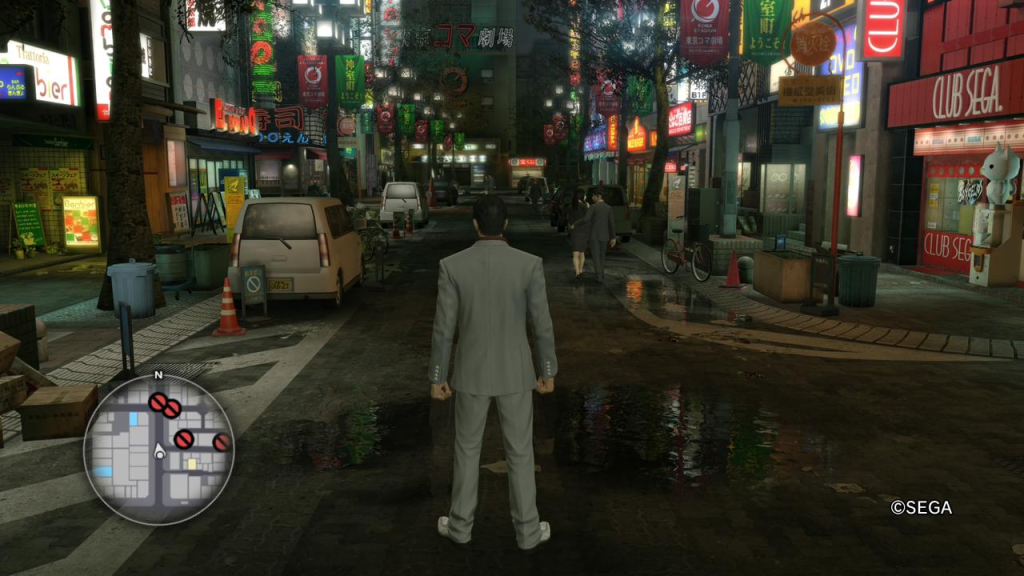Image resolution: width=1024 pixels, height=576 pixels.
Task: Select the red no-entry marker on the minimap's right edge
Action: (x=221, y=442)
